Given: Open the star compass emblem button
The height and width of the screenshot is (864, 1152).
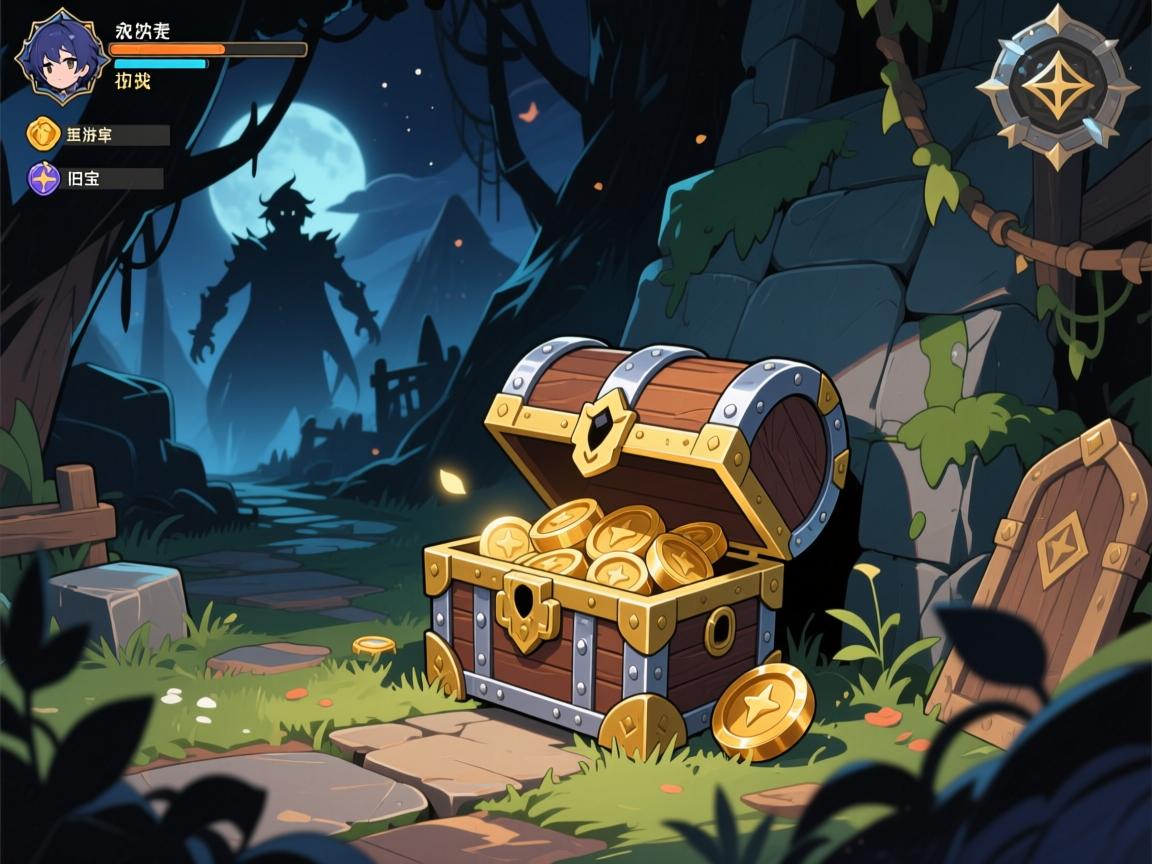Looking at the screenshot, I should [x=1056, y=85].
